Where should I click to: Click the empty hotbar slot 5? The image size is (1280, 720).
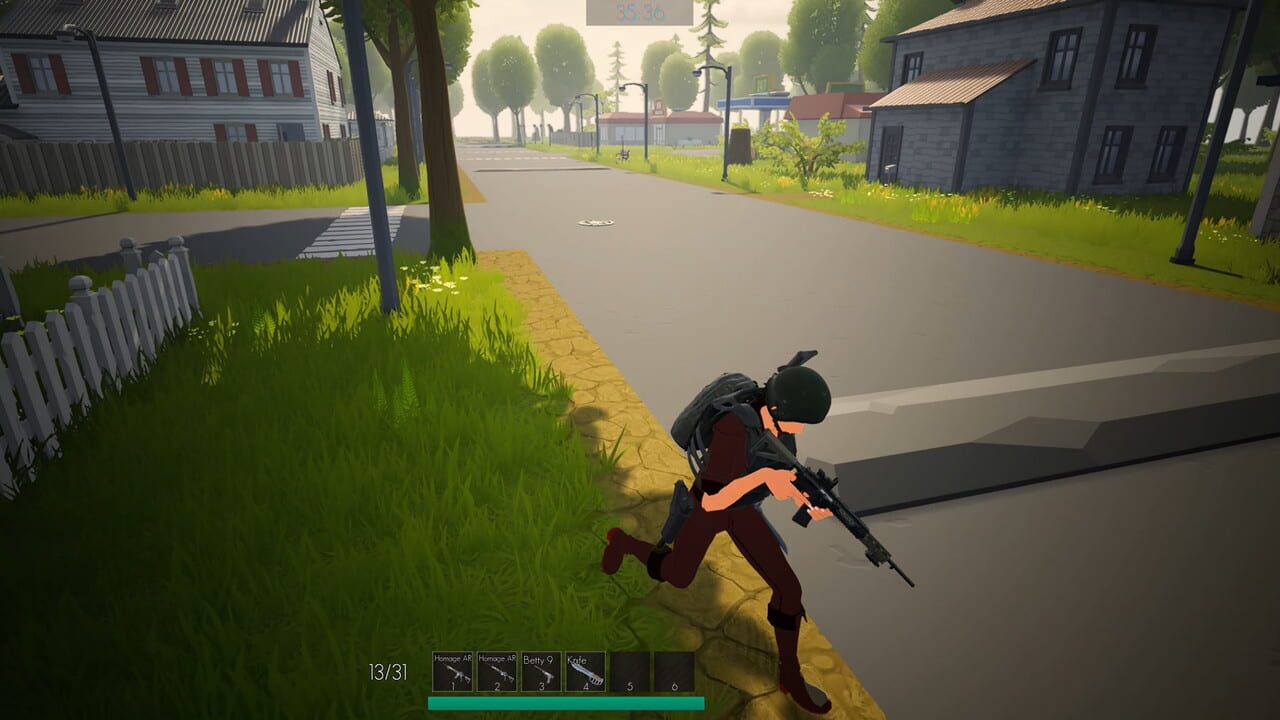point(628,670)
